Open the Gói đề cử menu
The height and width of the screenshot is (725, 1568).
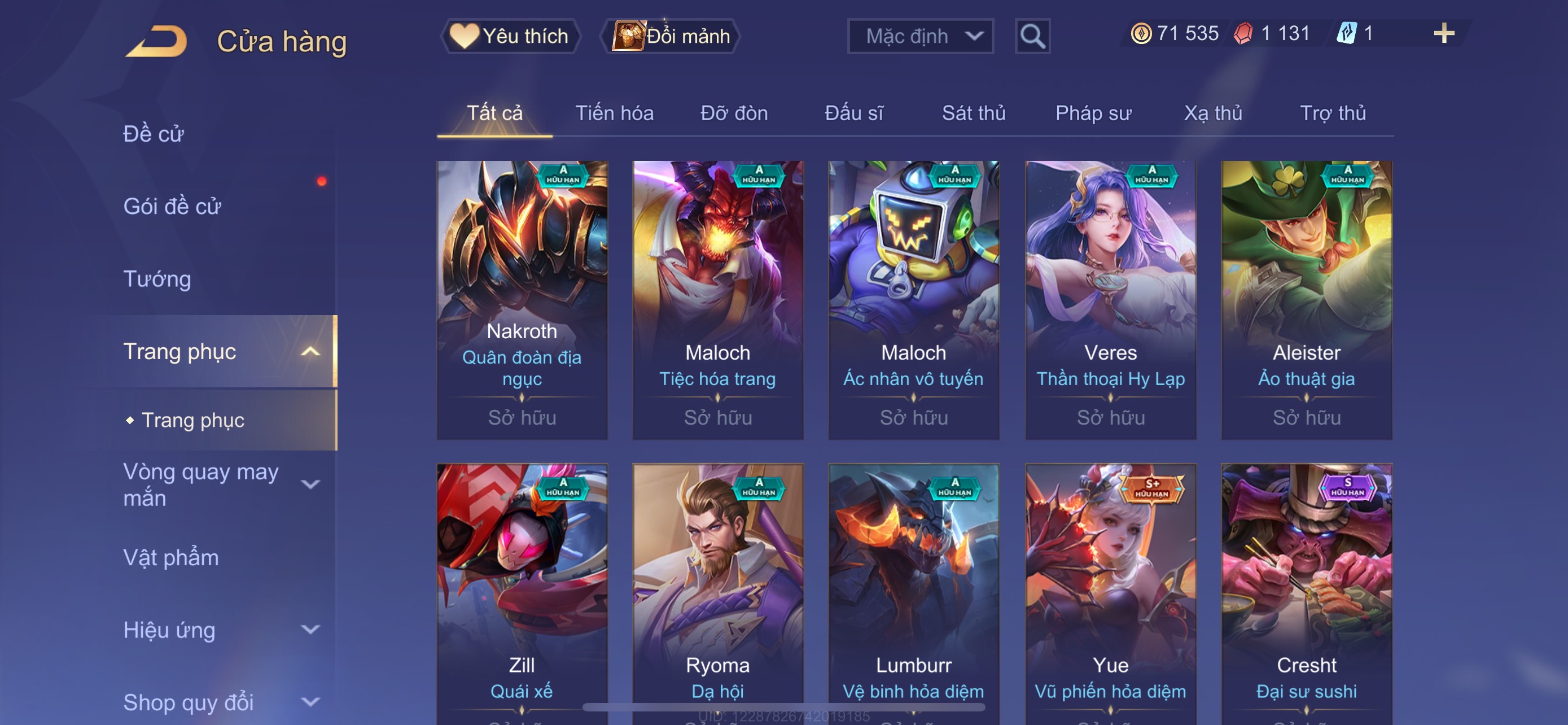[x=172, y=206]
